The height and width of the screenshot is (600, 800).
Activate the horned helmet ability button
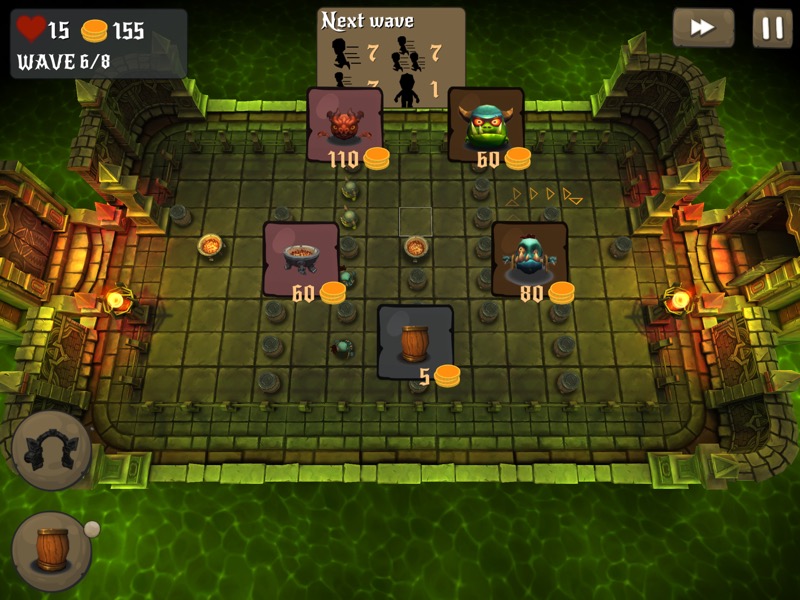tap(52, 450)
